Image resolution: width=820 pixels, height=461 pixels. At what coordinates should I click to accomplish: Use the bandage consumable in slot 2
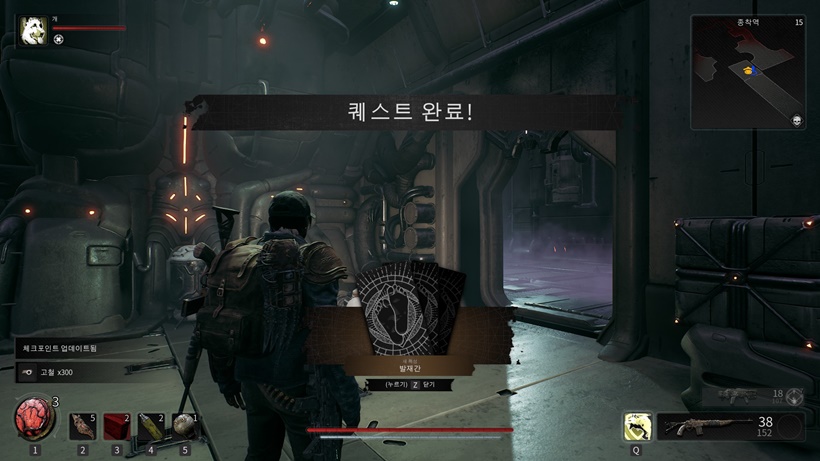(82, 427)
